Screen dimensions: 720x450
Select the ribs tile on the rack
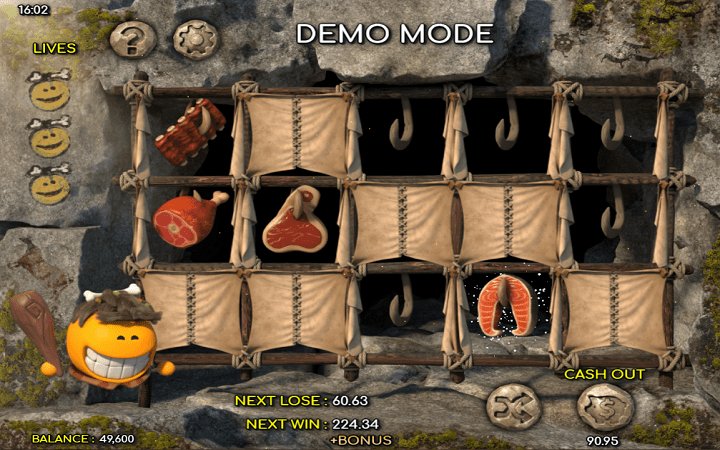pos(190,131)
